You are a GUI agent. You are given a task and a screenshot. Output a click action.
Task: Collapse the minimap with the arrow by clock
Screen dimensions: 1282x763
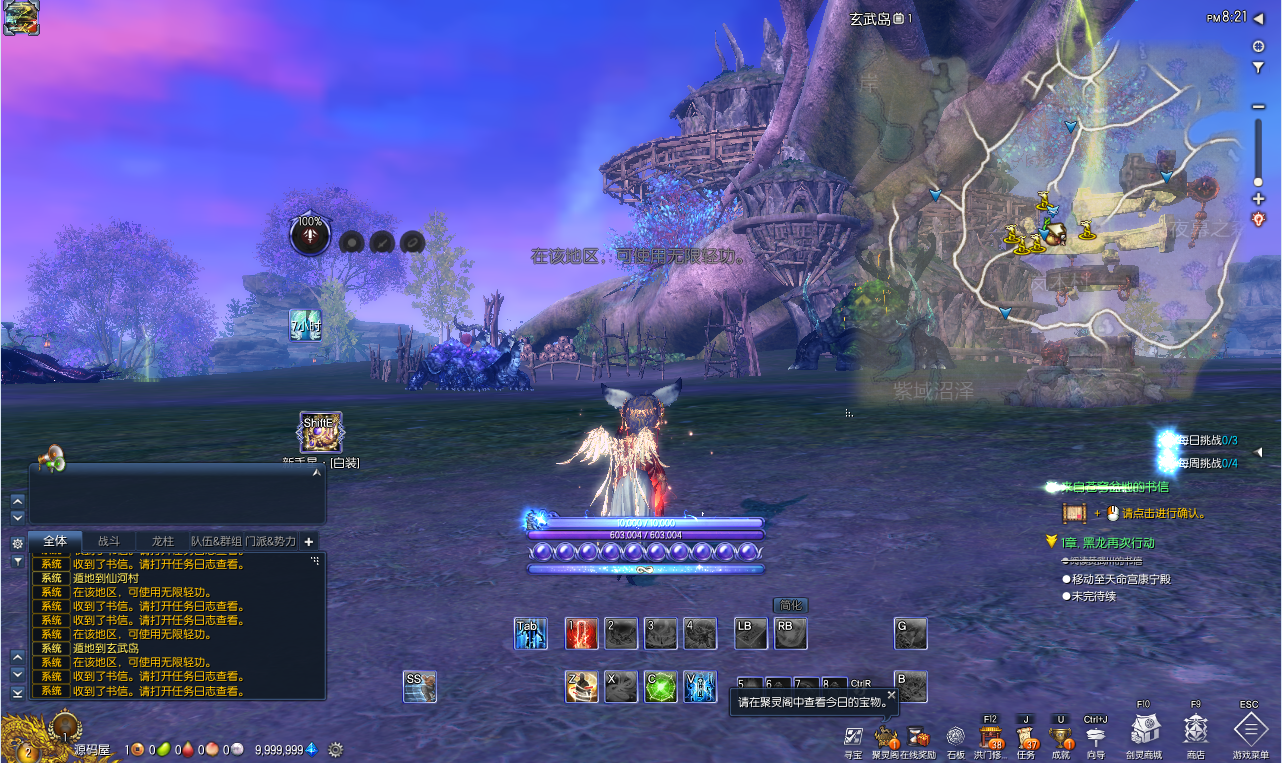tap(1258, 18)
